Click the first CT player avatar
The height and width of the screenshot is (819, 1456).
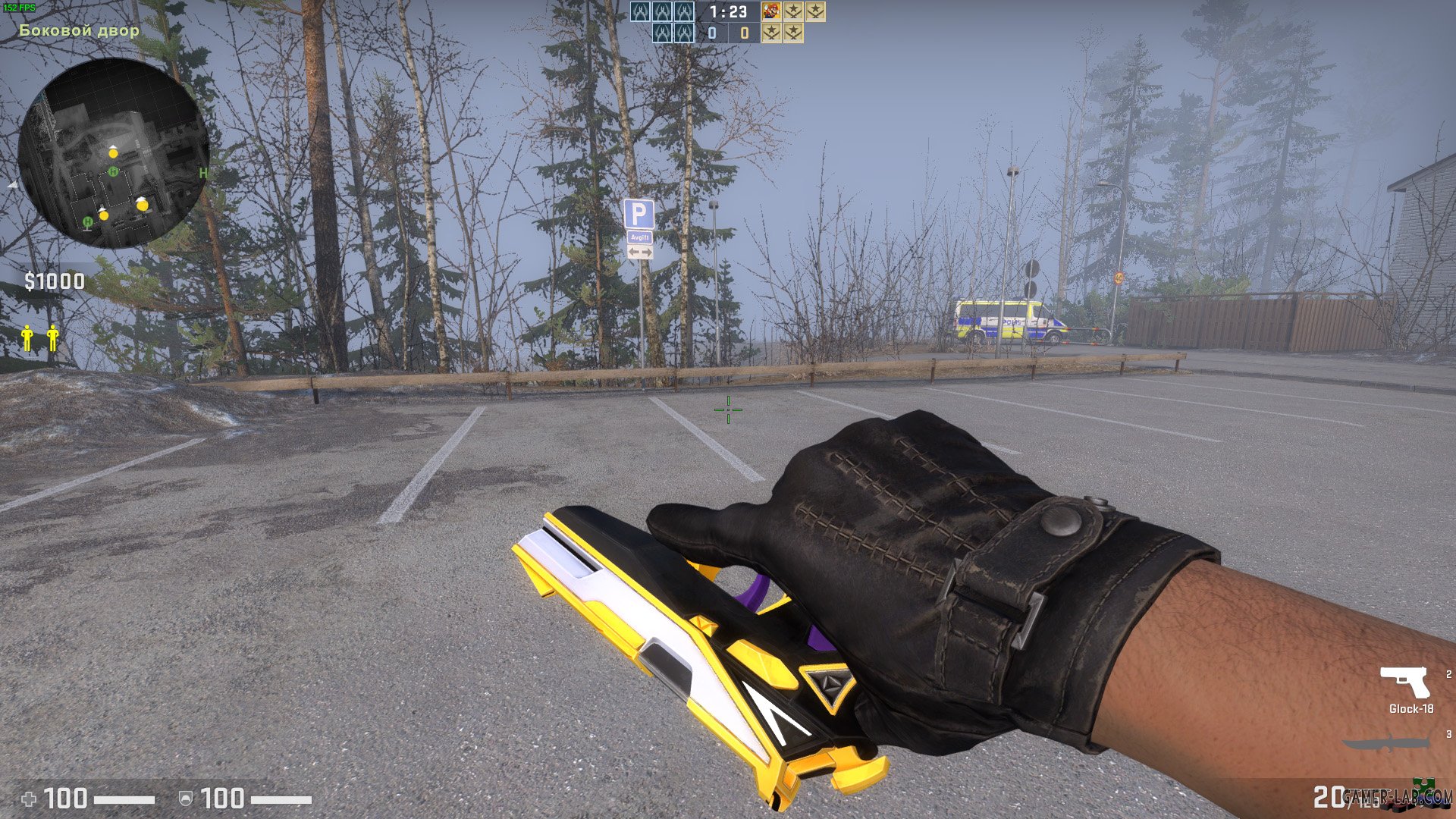coord(639,12)
